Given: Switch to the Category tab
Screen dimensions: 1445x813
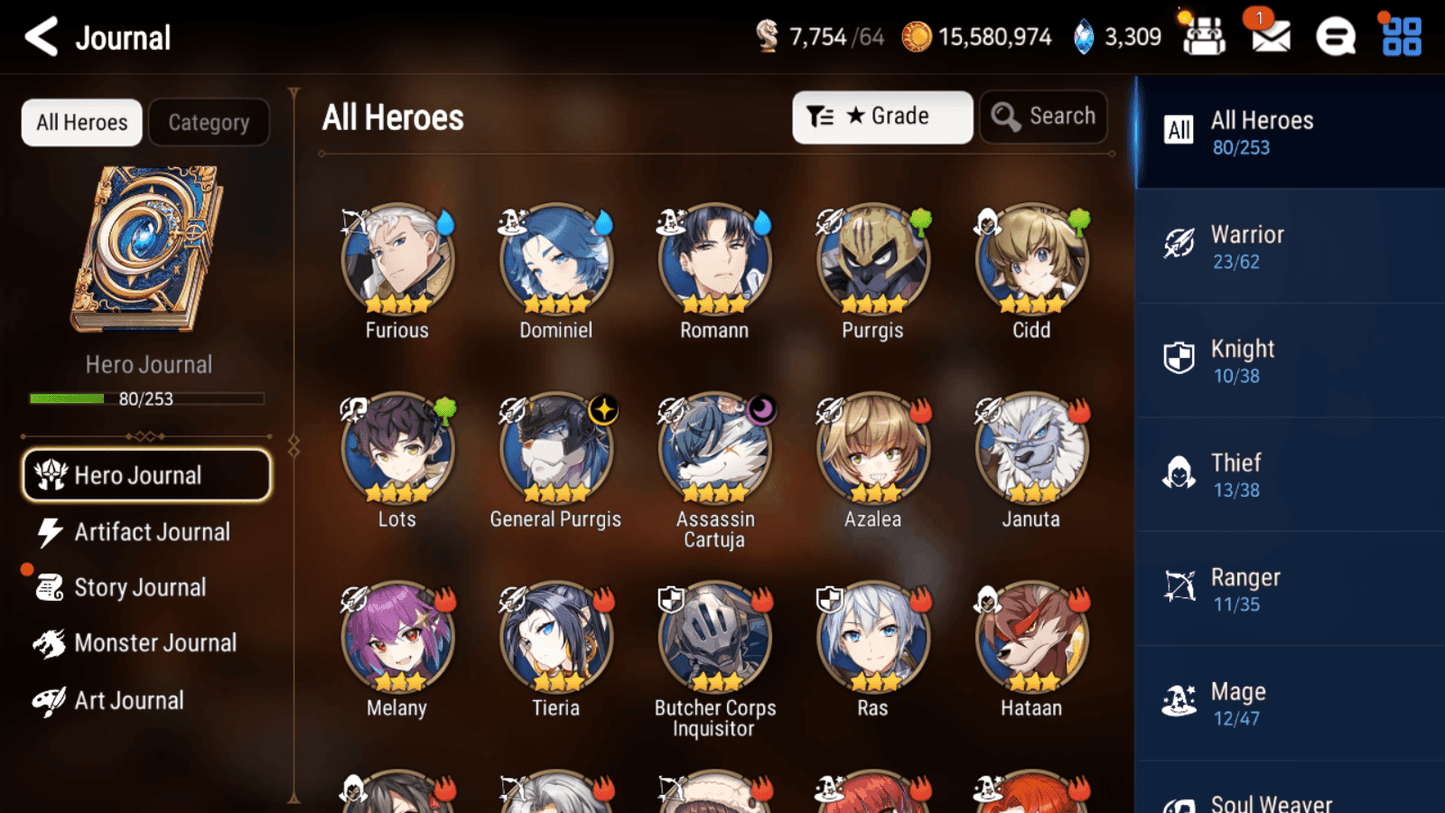Looking at the screenshot, I should pos(208,122).
